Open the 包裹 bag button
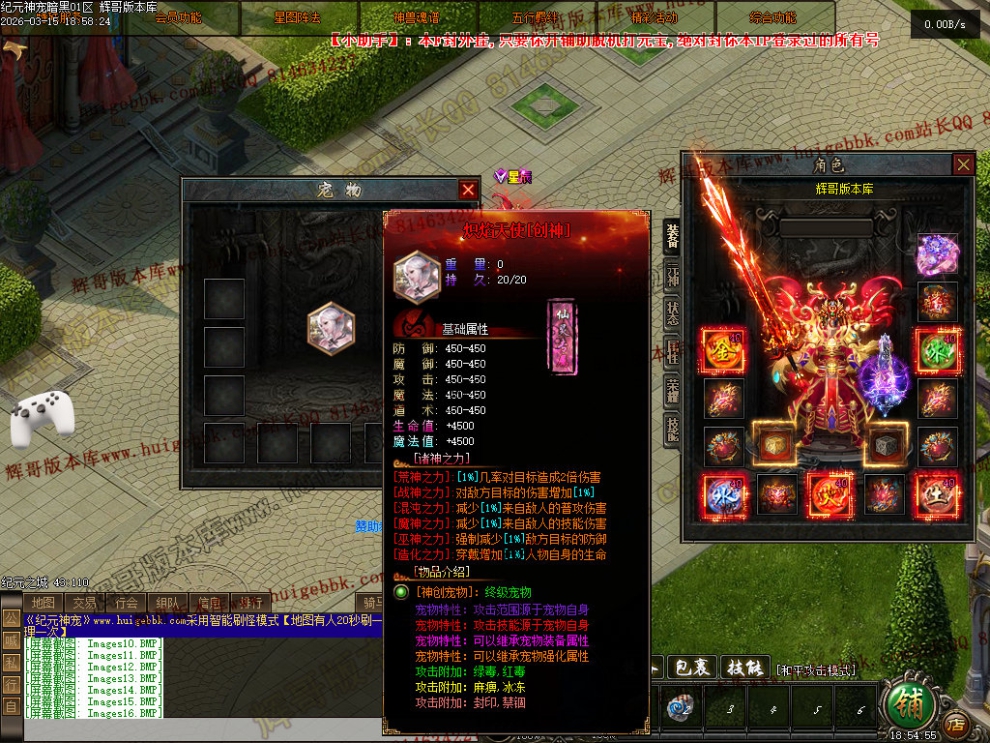Screen dimensions: 990x743 (687, 667)
